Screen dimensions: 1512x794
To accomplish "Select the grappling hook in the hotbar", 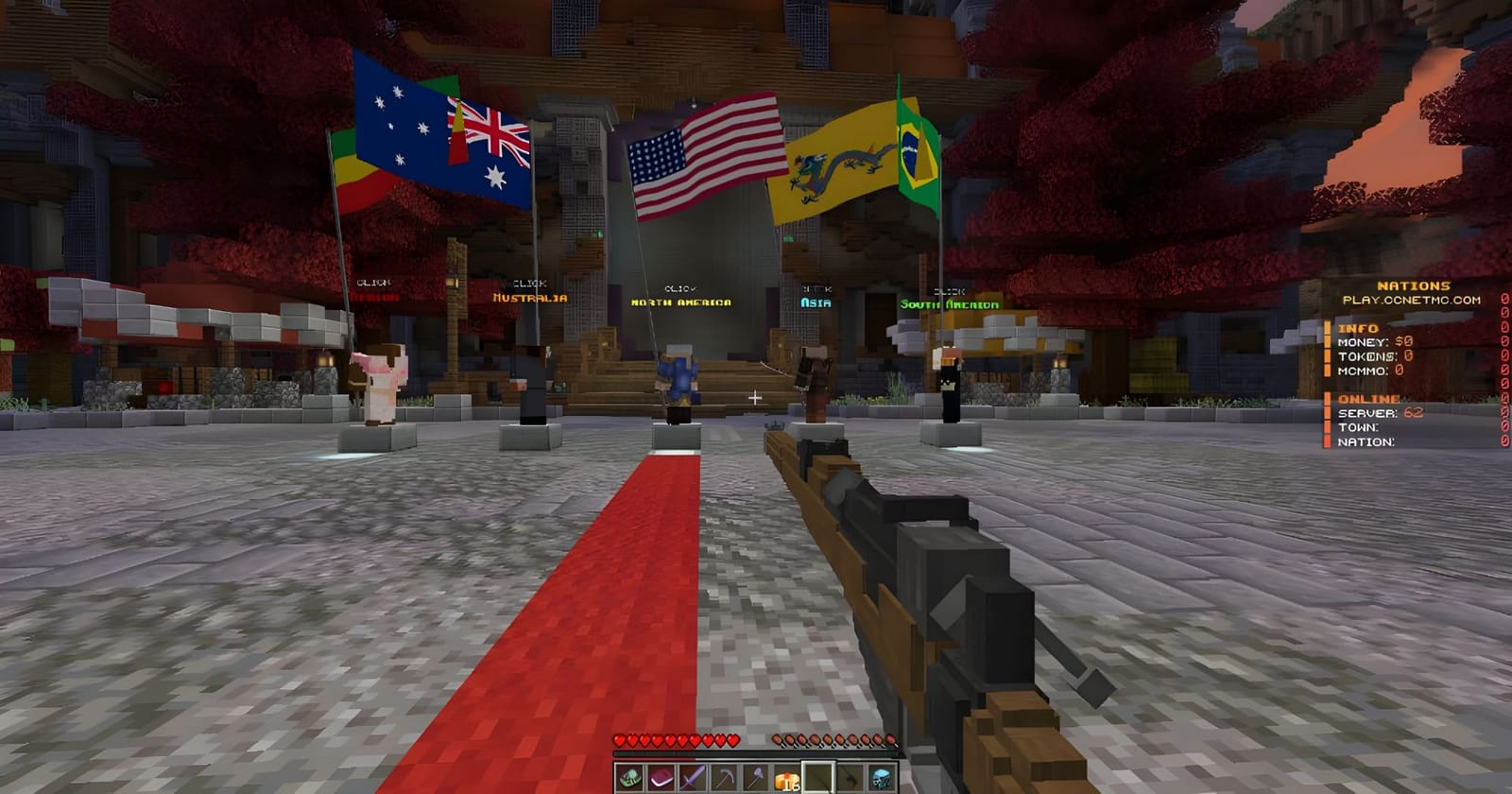I will click(x=850, y=777).
